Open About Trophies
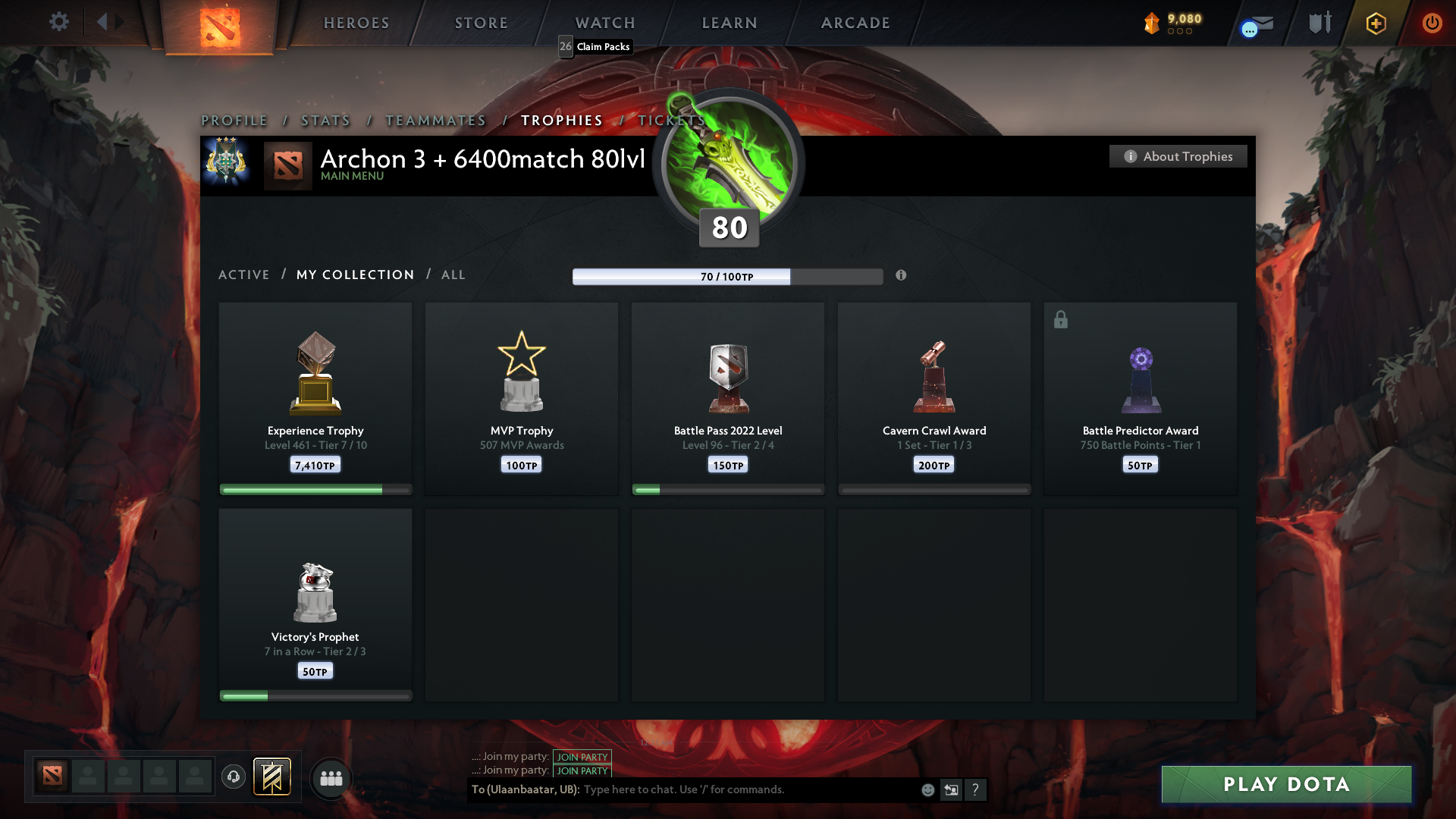 click(1178, 156)
